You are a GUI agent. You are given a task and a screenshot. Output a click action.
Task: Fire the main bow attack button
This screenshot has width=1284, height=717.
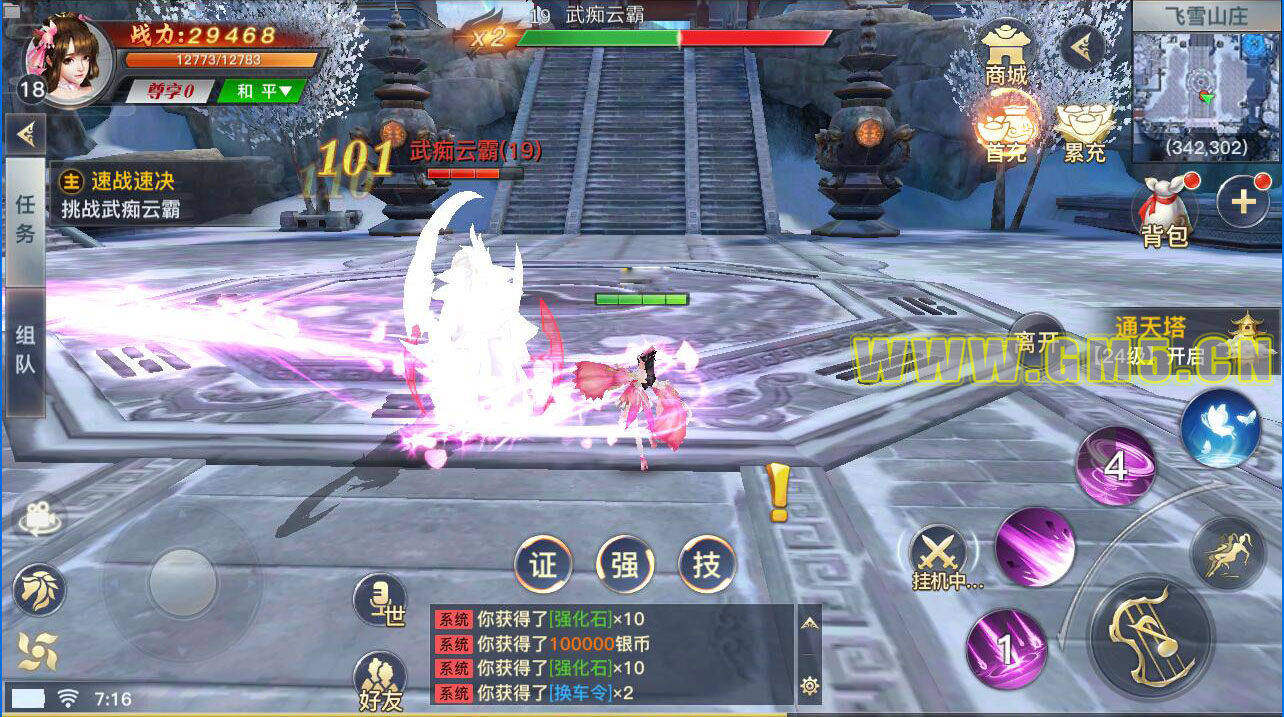(1149, 634)
